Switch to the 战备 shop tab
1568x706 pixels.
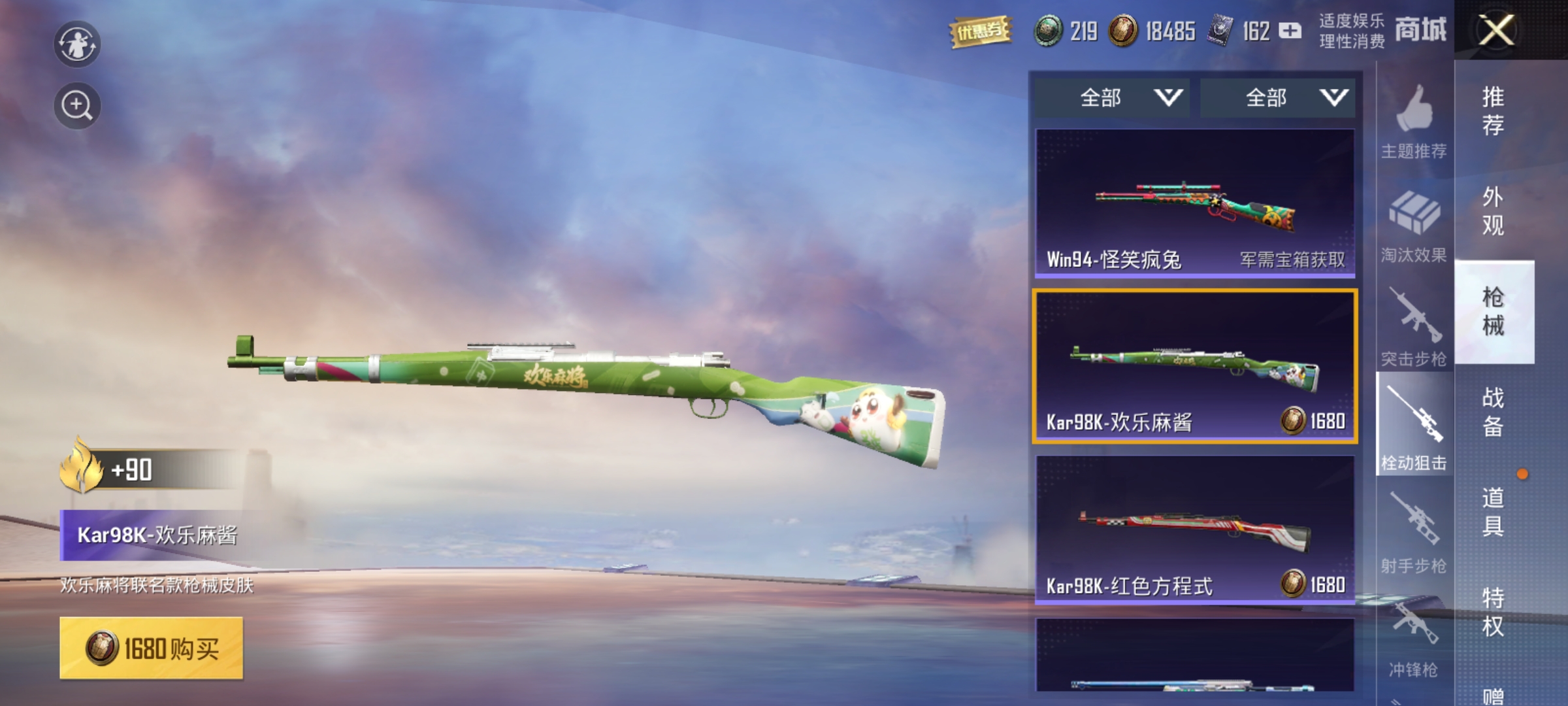click(x=1494, y=412)
